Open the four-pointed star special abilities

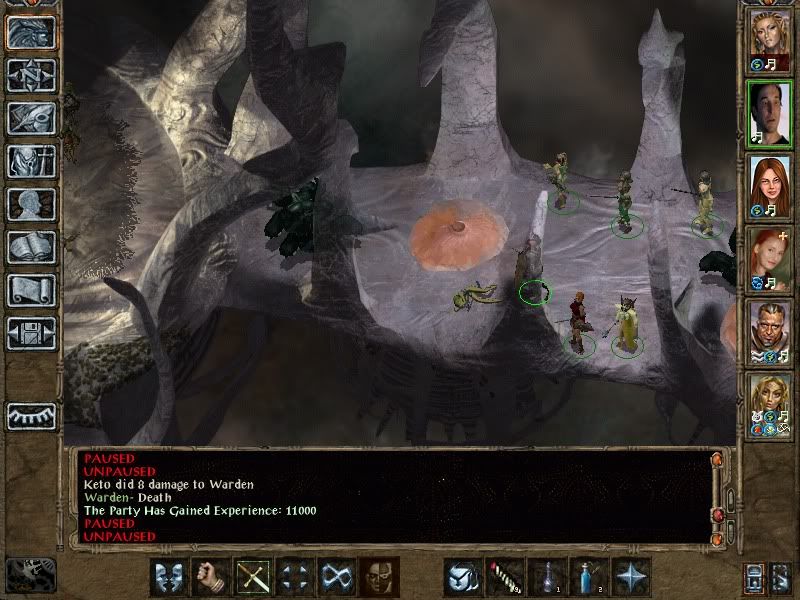(x=633, y=577)
